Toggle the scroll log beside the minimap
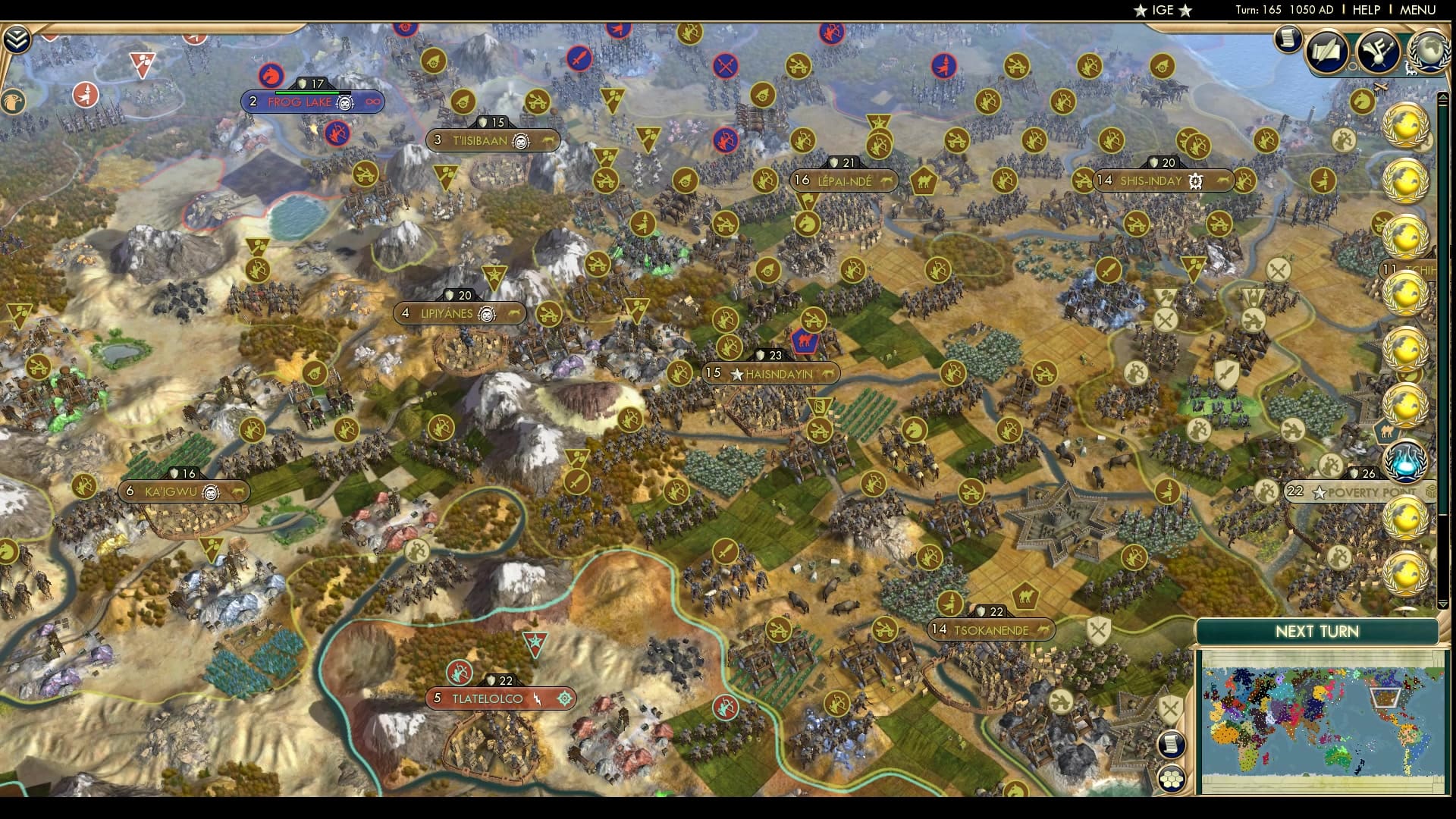The height and width of the screenshot is (819, 1456). tap(1172, 745)
